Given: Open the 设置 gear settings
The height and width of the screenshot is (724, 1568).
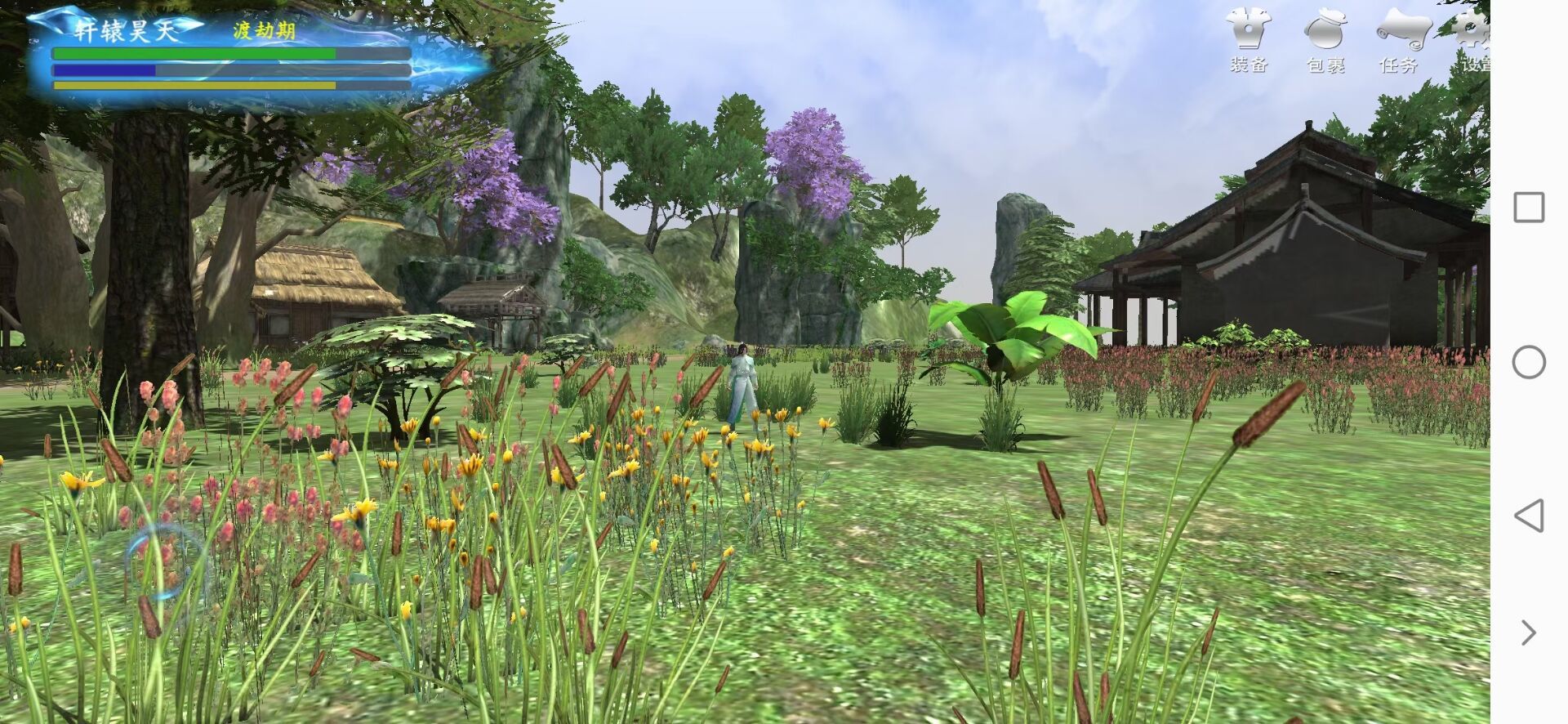Looking at the screenshot, I should click(x=1472, y=39).
